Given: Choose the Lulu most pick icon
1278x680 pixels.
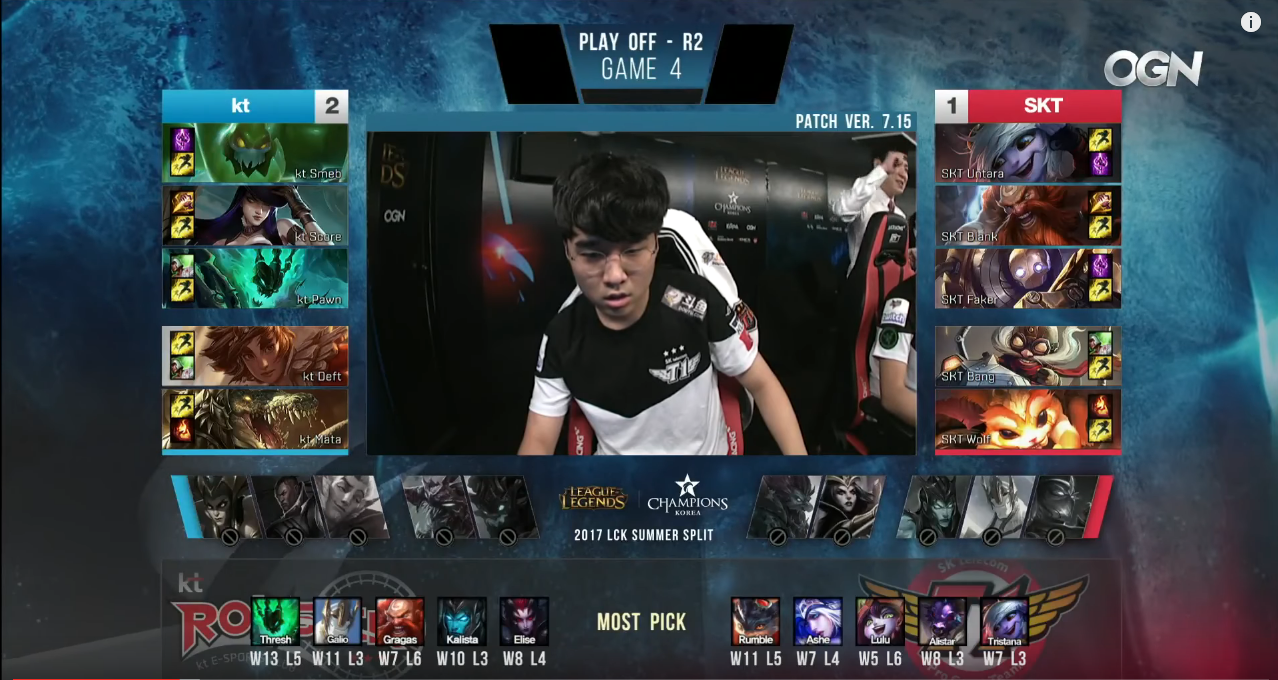Looking at the screenshot, I should click(880, 621).
